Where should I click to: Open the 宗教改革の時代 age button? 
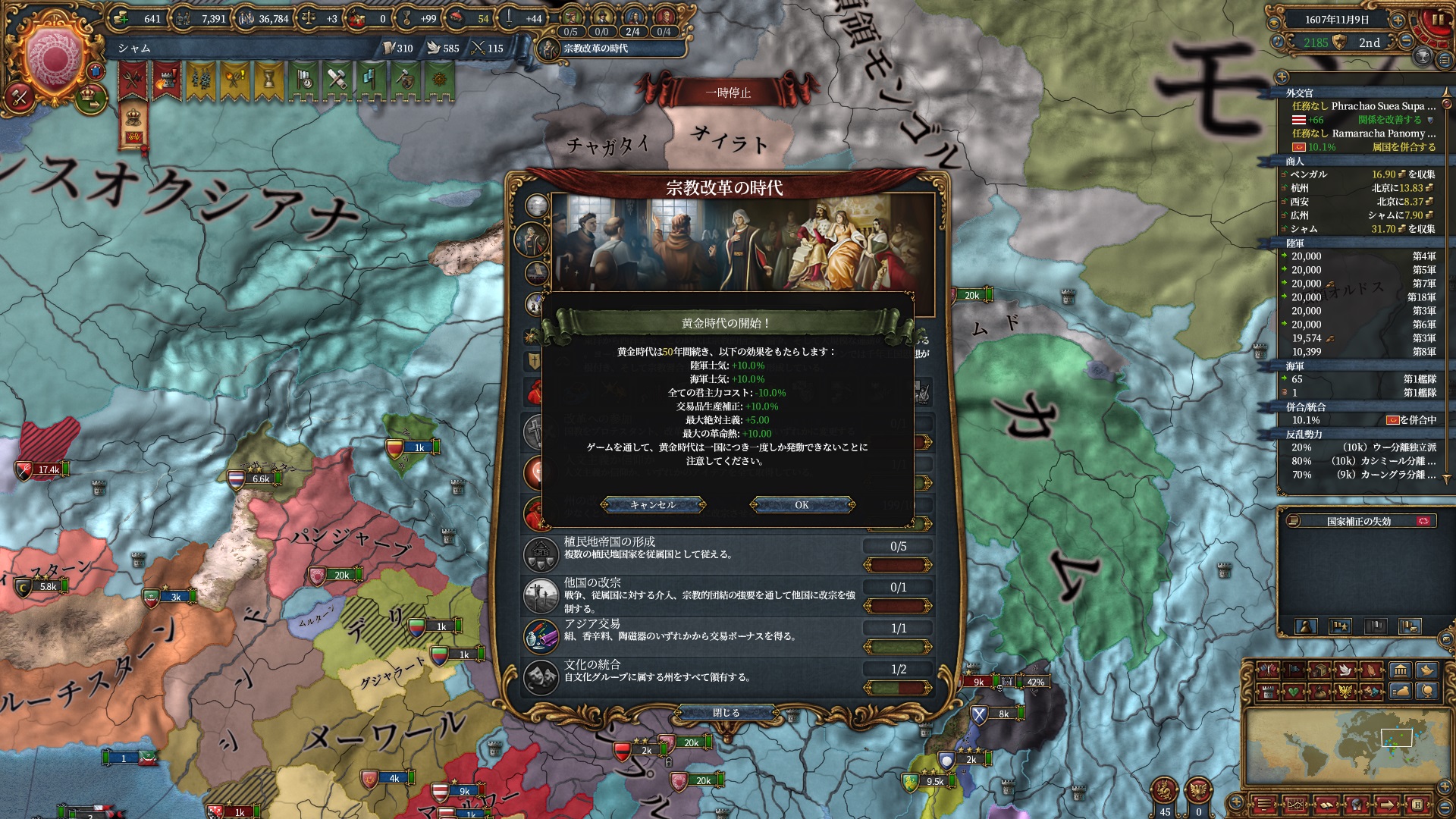coord(596,49)
